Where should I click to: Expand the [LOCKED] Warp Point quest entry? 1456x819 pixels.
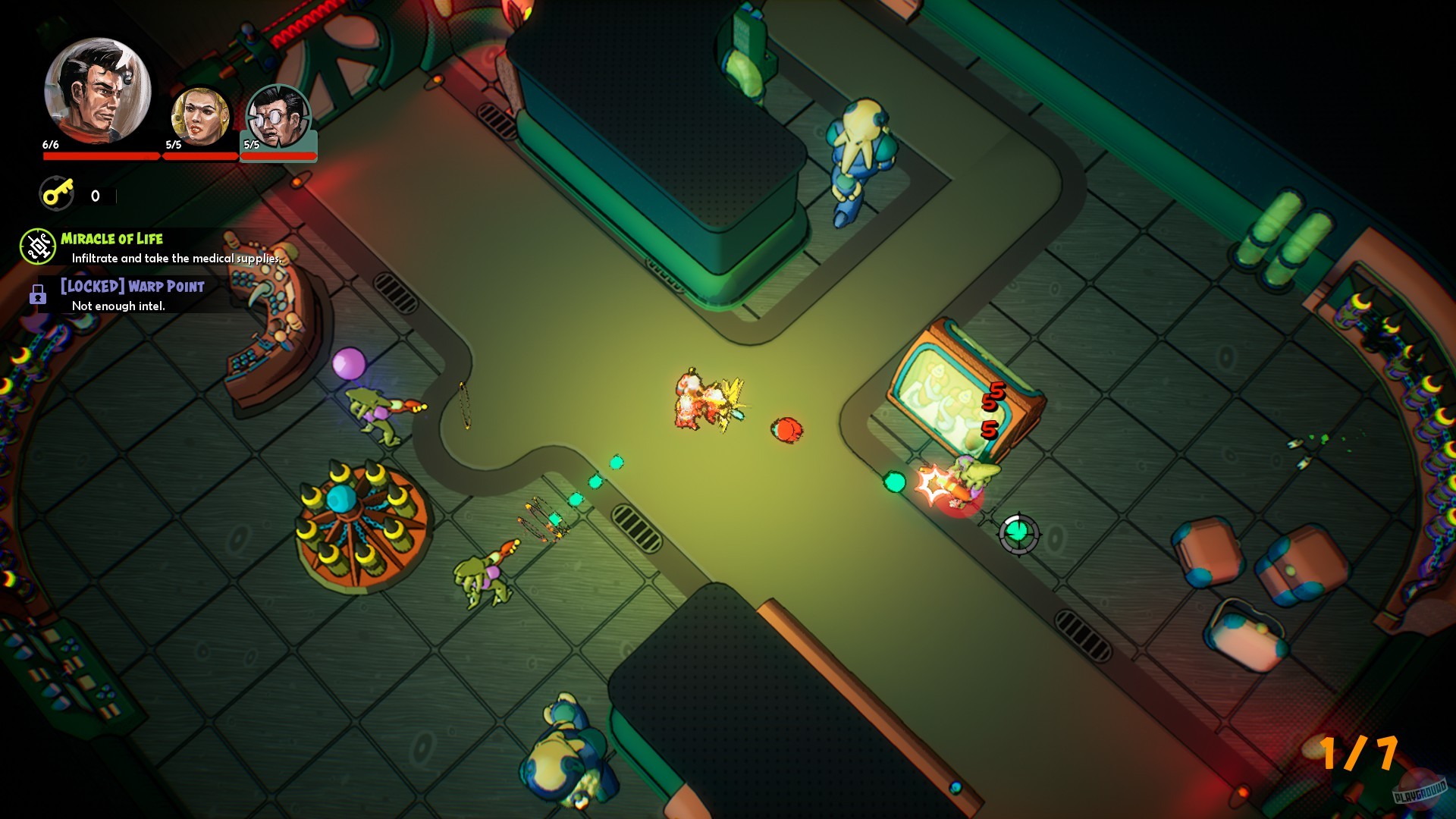(133, 287)
